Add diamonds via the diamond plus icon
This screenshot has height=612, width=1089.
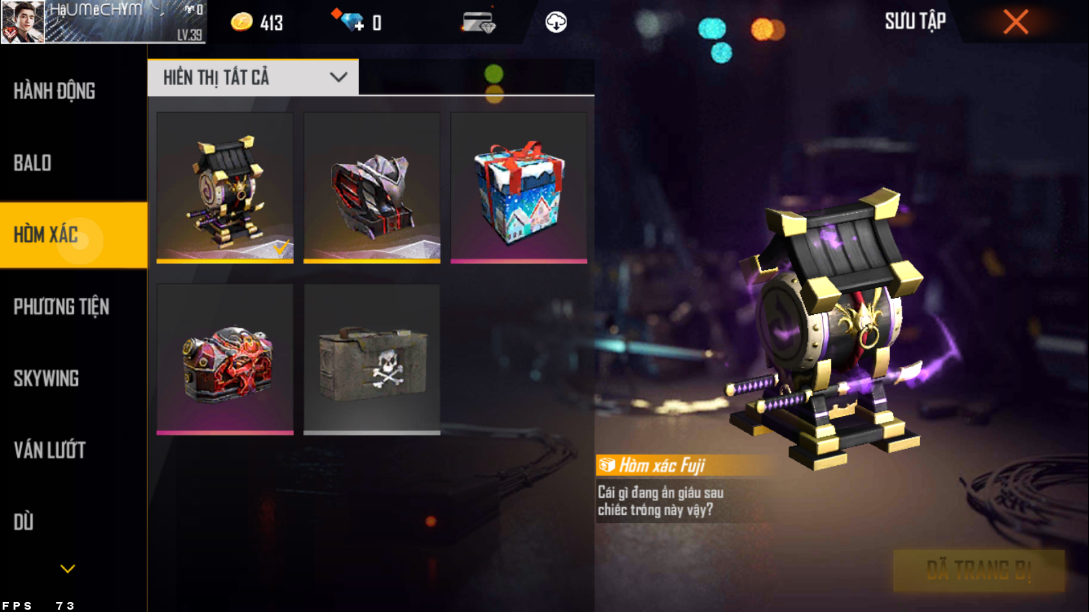pyautogui.click(x=352, y=22)
